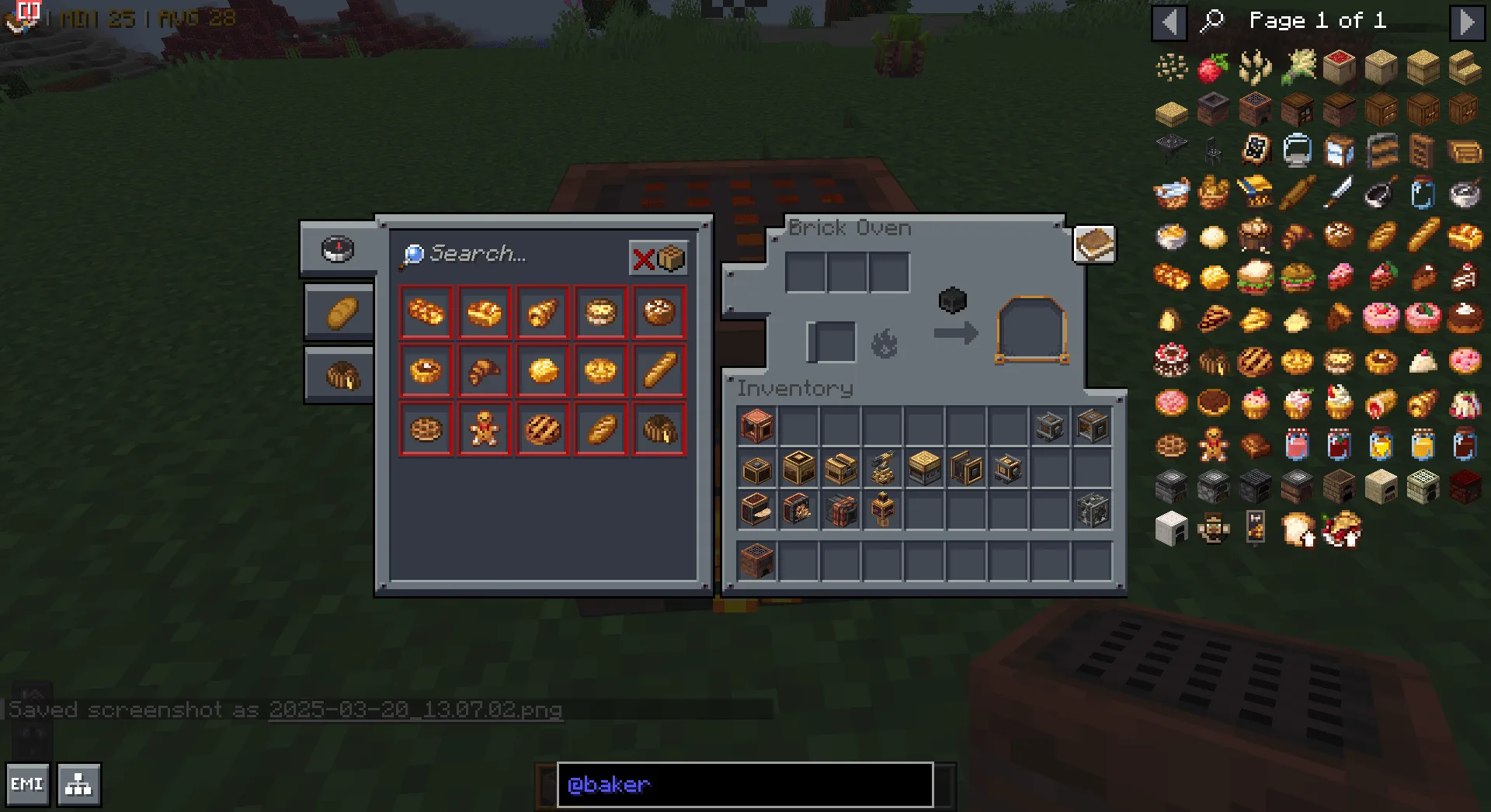Image resolution: width=1491 pixels, height=812 pixels.
Task: Focus the @baker search box
Action: pyautogui.click(x=745, y=785)
